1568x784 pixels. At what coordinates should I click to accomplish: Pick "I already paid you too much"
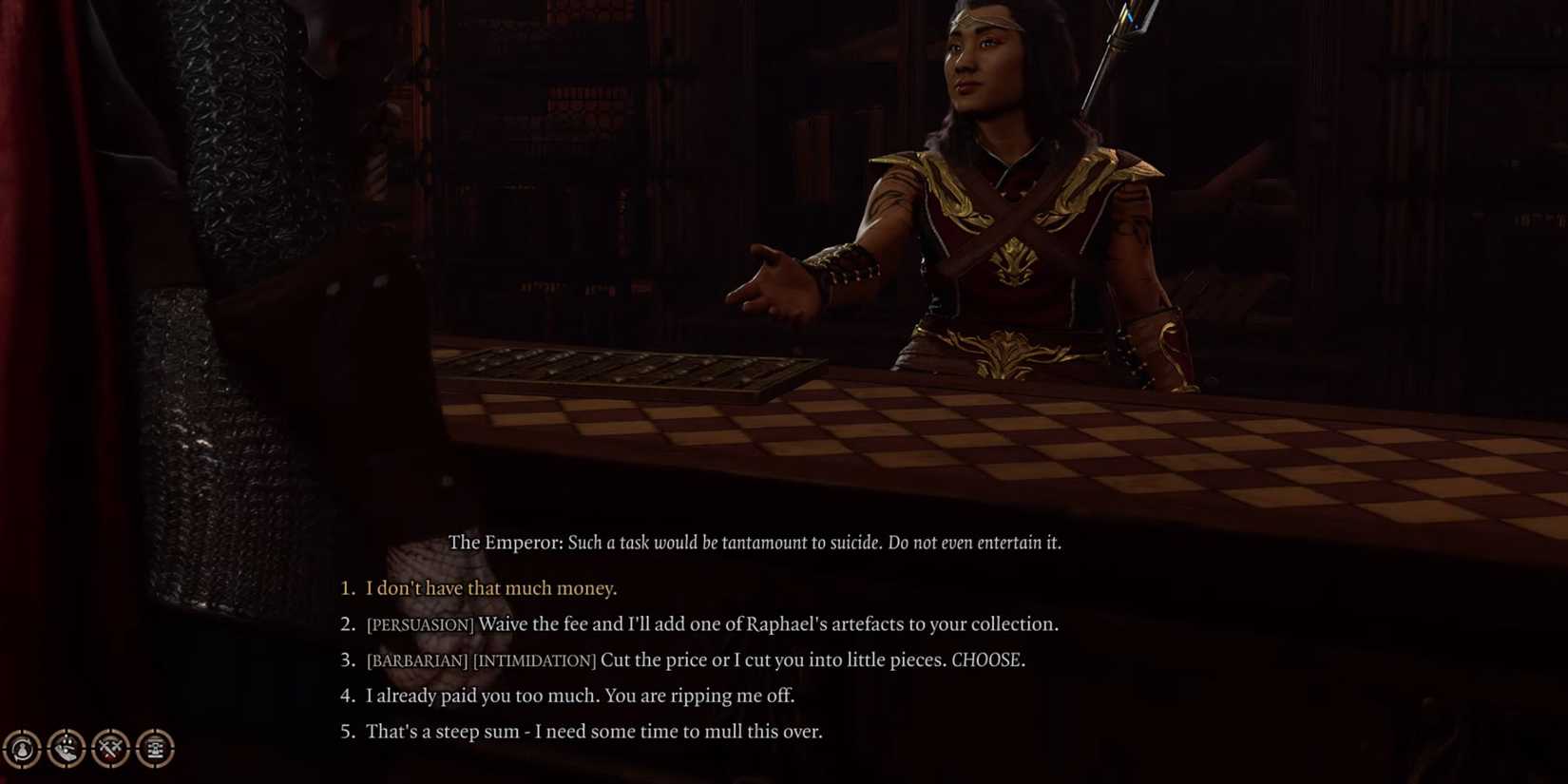coord(581,696)
